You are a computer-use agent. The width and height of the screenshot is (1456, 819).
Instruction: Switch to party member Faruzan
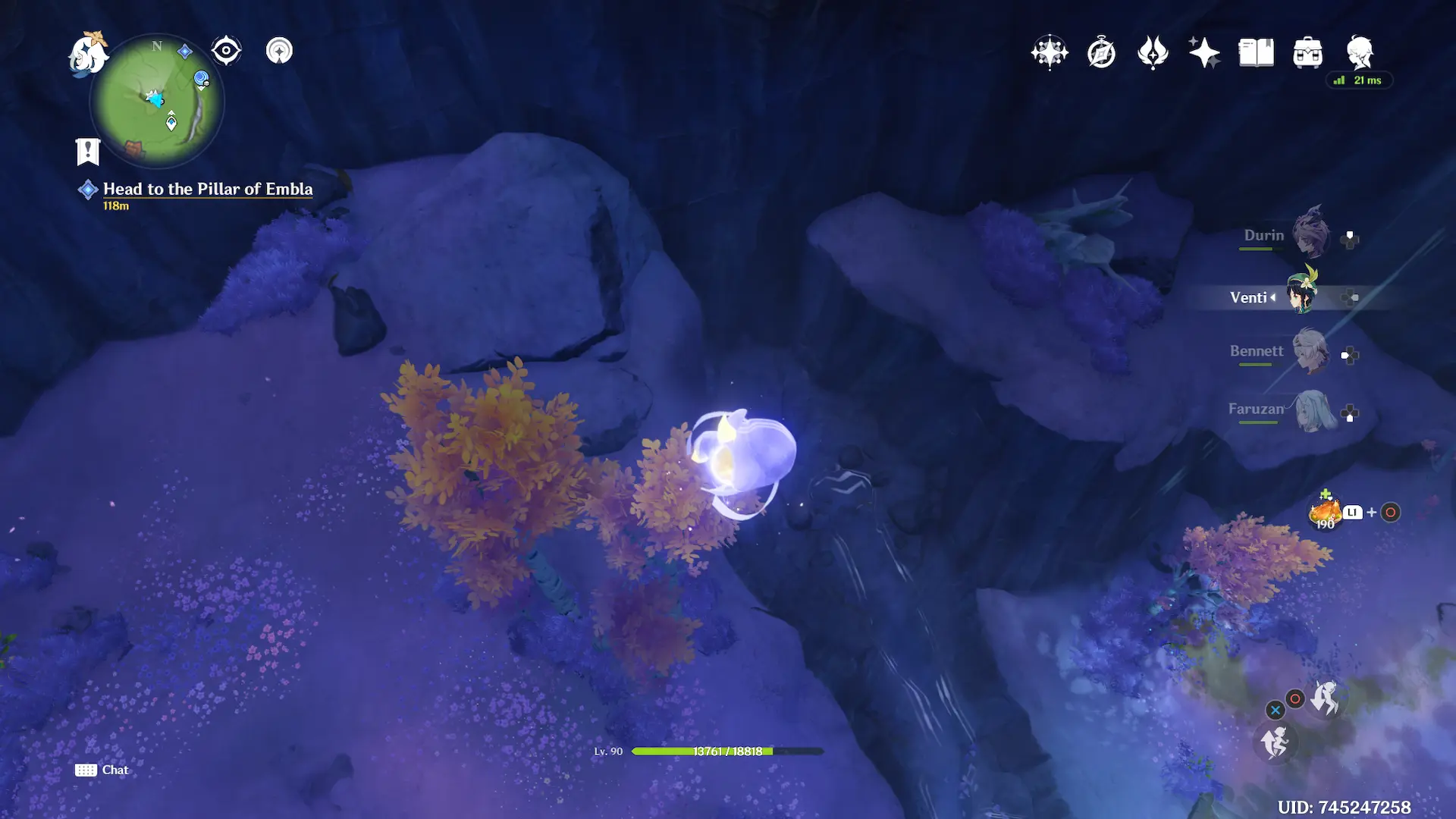click(1311, 410)
